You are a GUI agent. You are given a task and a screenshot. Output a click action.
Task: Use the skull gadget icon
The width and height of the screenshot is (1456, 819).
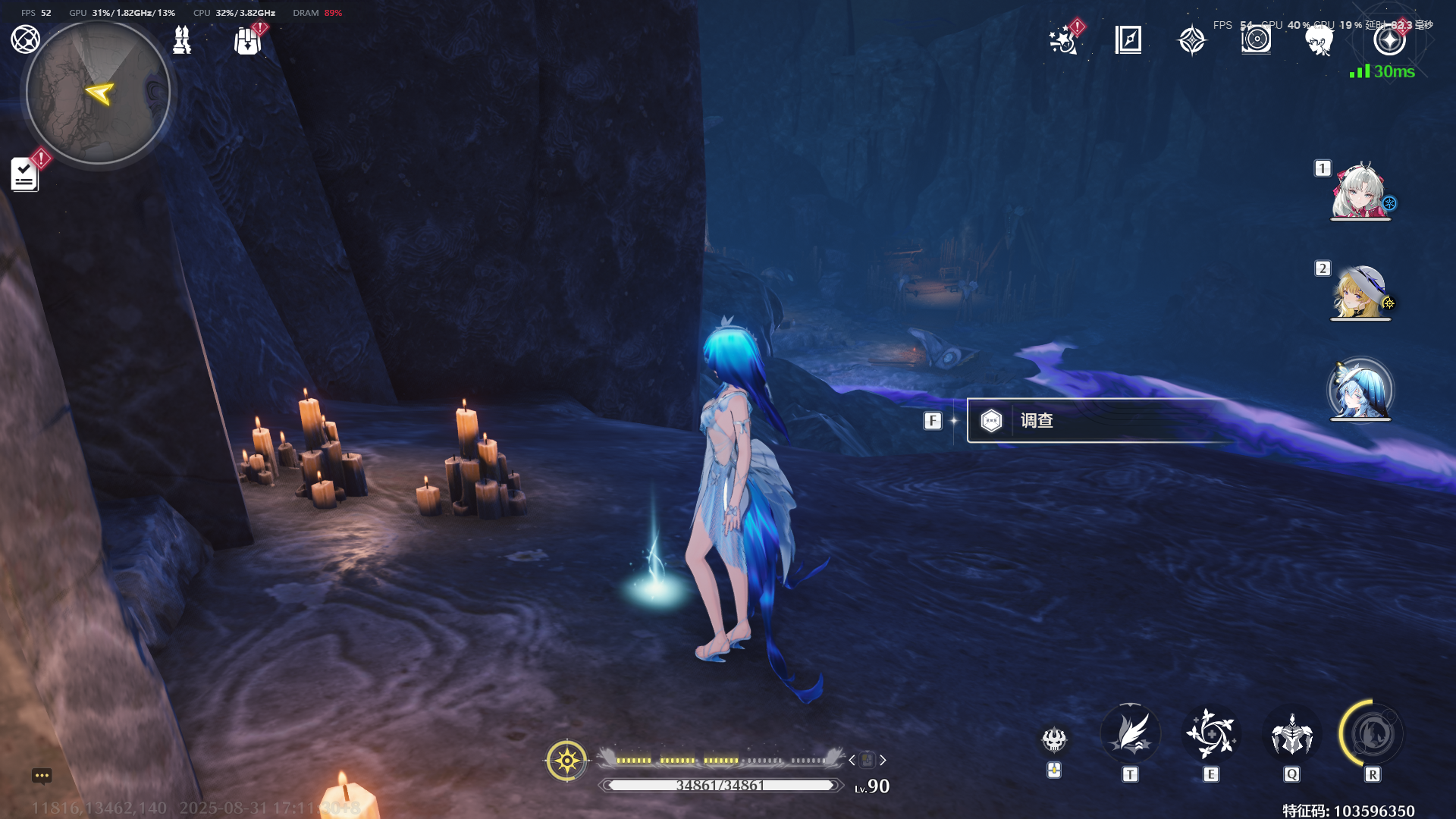point(1054,739)
